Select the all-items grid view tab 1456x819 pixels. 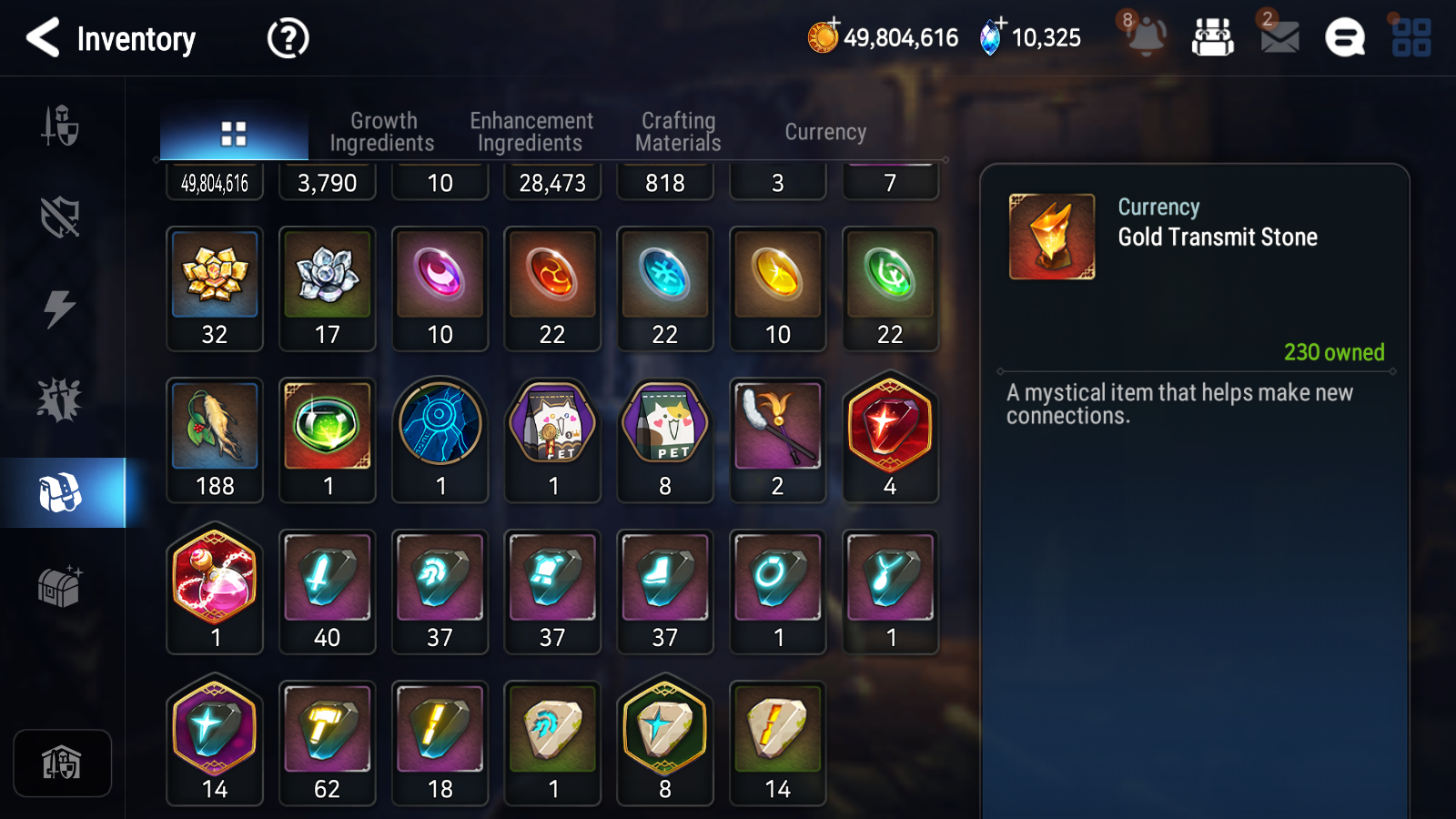coord(234,131)
